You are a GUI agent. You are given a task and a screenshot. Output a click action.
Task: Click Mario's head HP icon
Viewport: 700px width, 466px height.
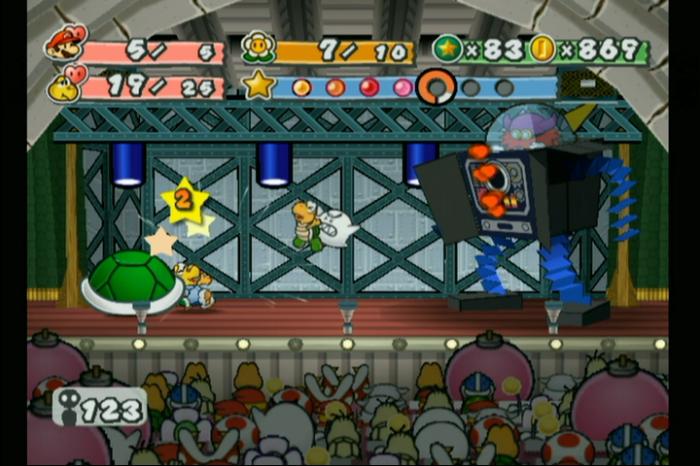(x=66, y=43)
